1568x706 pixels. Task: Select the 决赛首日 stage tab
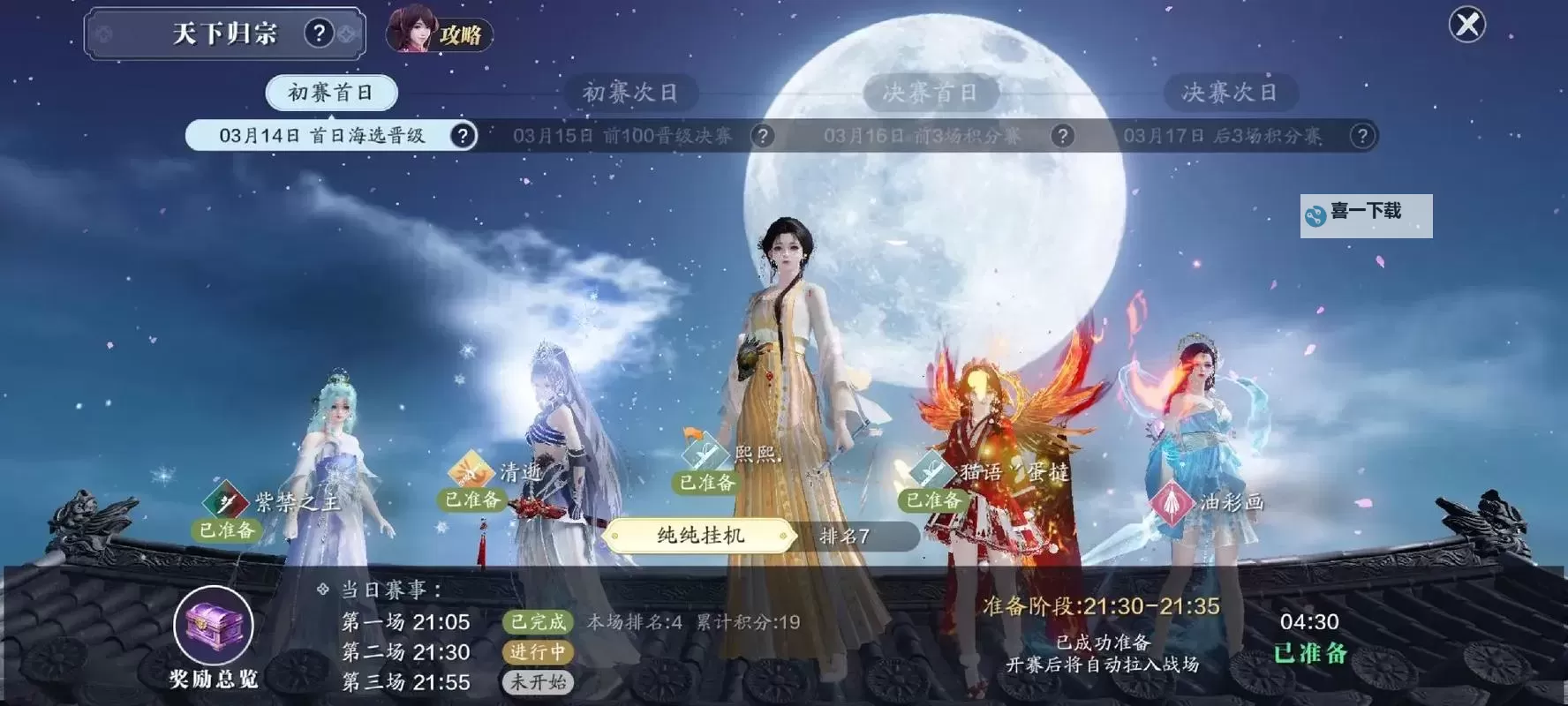coord(931,92)
